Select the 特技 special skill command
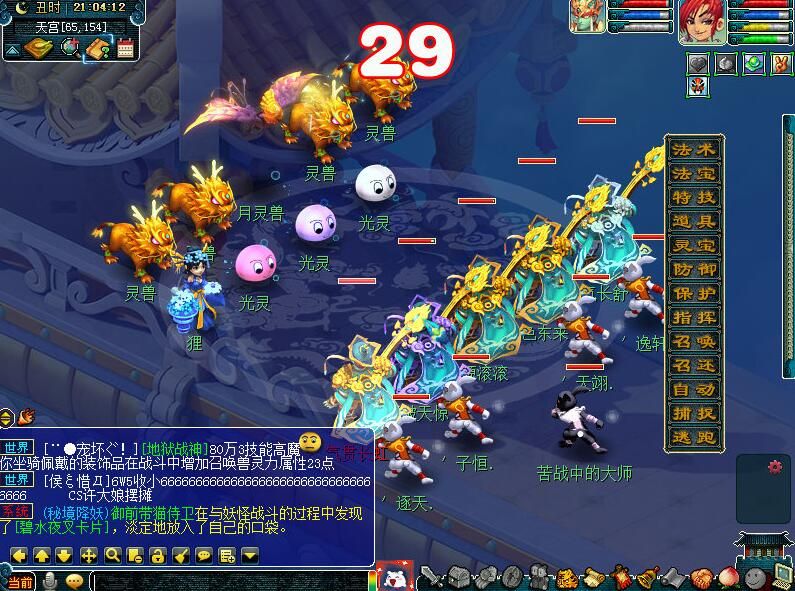Viewport: 795px width, 591px height. [694, 198]
